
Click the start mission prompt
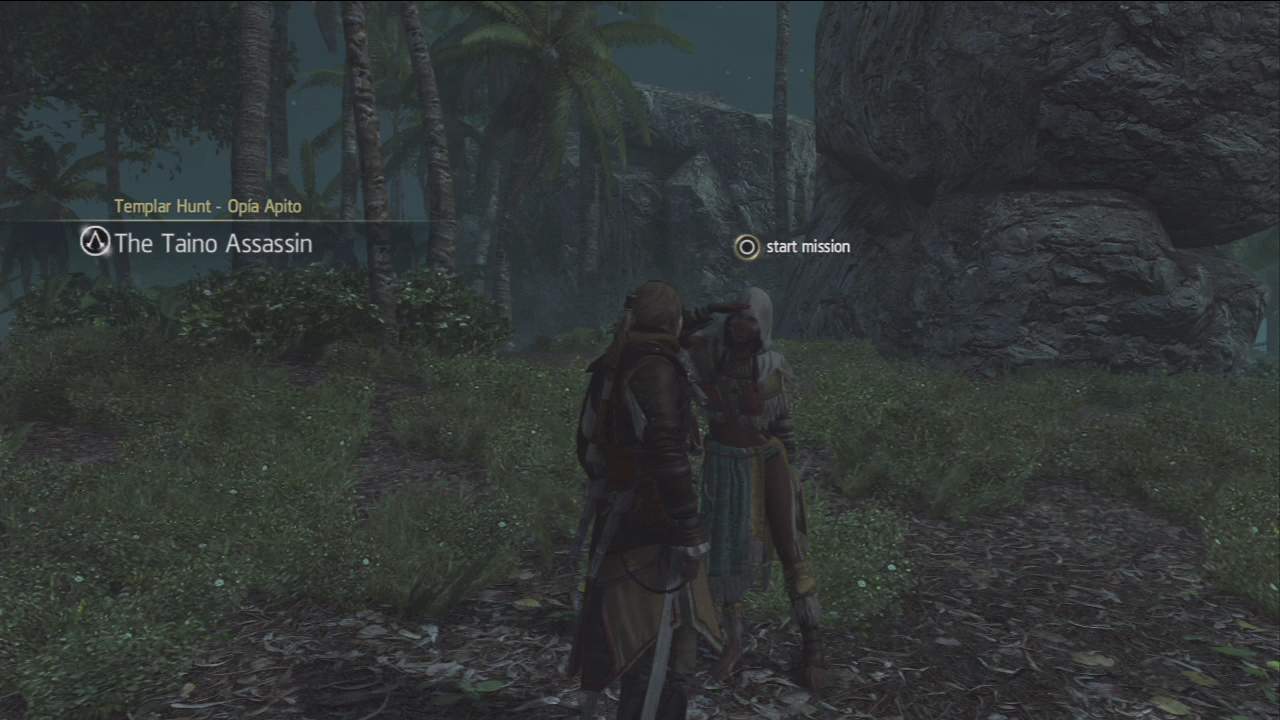(x=806, y=246)
